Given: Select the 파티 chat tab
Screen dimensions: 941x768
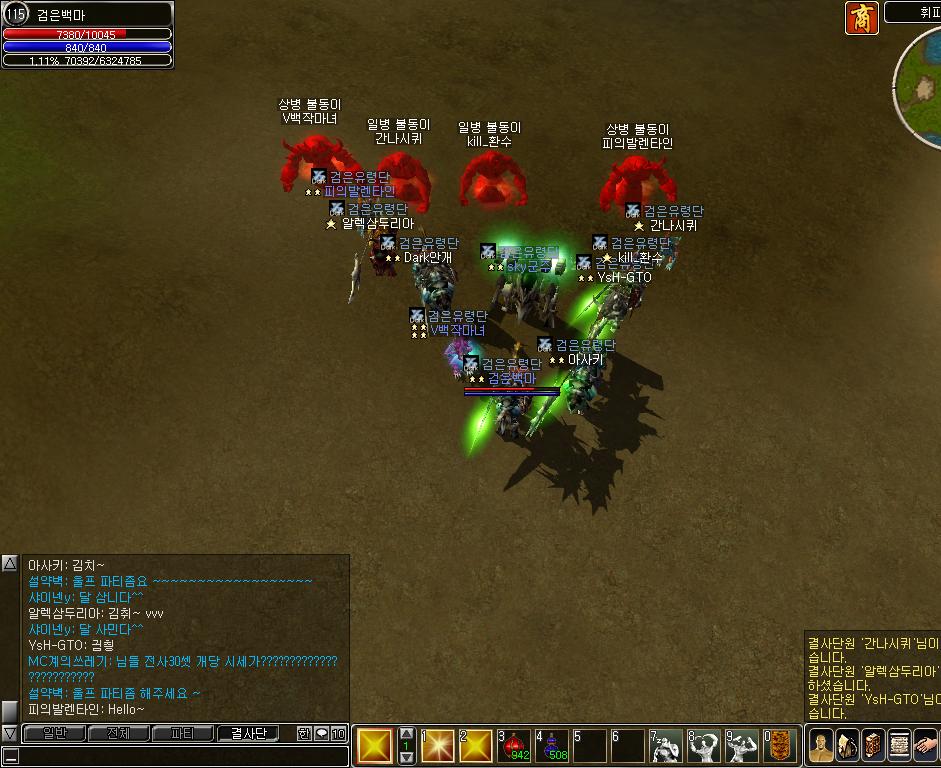Looking at the screenshot, I should point(182,734).
